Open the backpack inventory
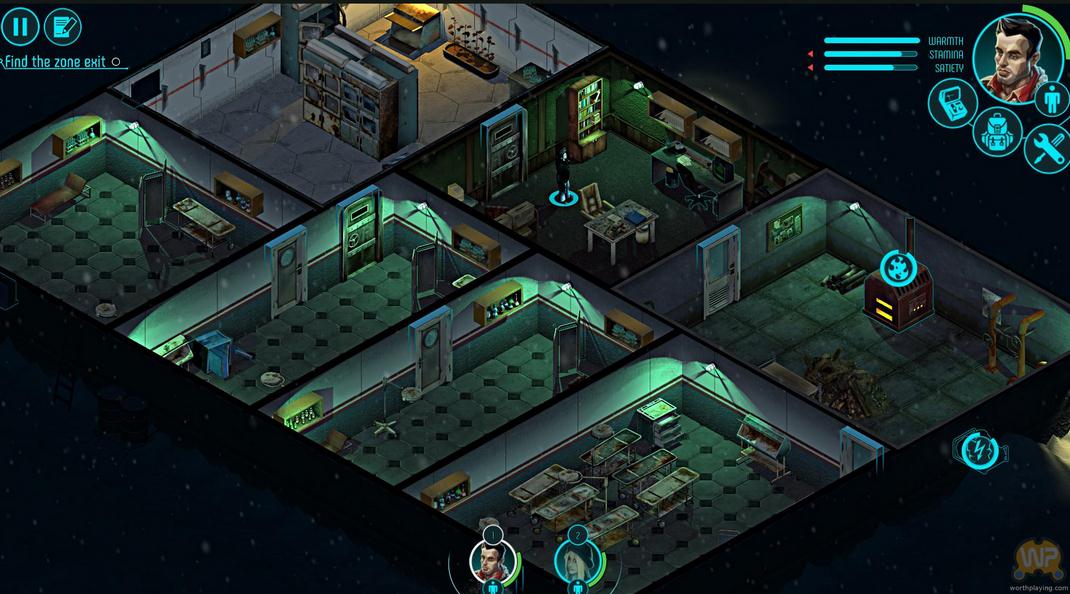1070x594 pixels. point(997,134)
